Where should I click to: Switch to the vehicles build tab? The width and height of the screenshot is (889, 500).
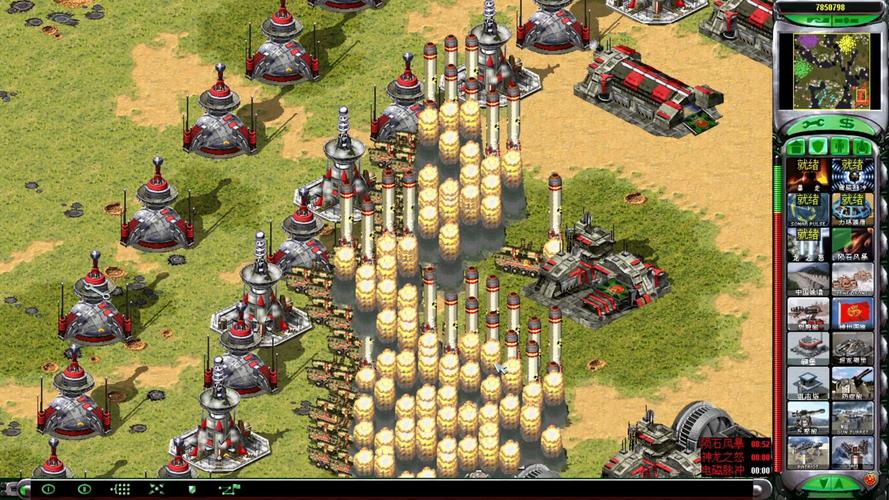[x=862, y=146]
